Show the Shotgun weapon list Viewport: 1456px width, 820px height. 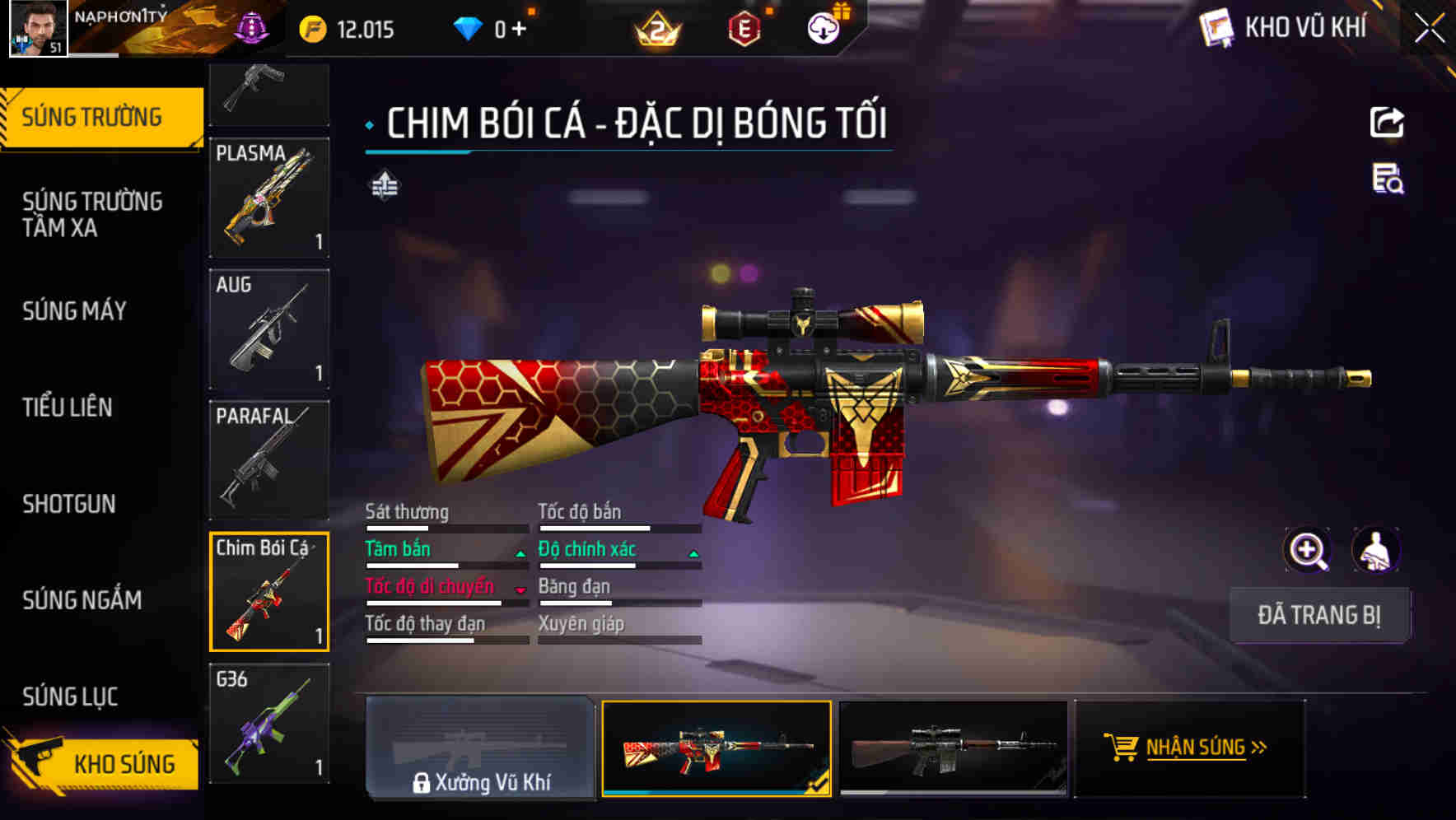click(x=69, y=504)
